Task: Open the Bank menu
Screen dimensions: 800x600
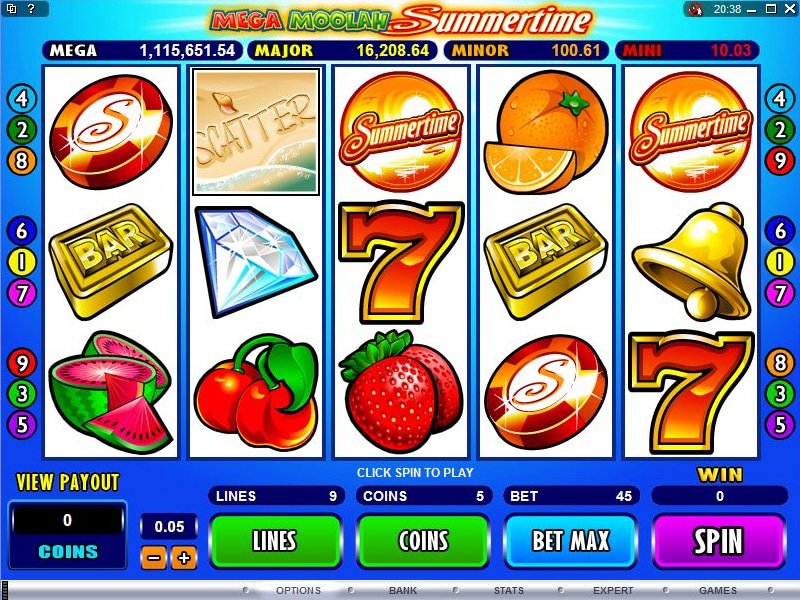Action: click(403, 591)
